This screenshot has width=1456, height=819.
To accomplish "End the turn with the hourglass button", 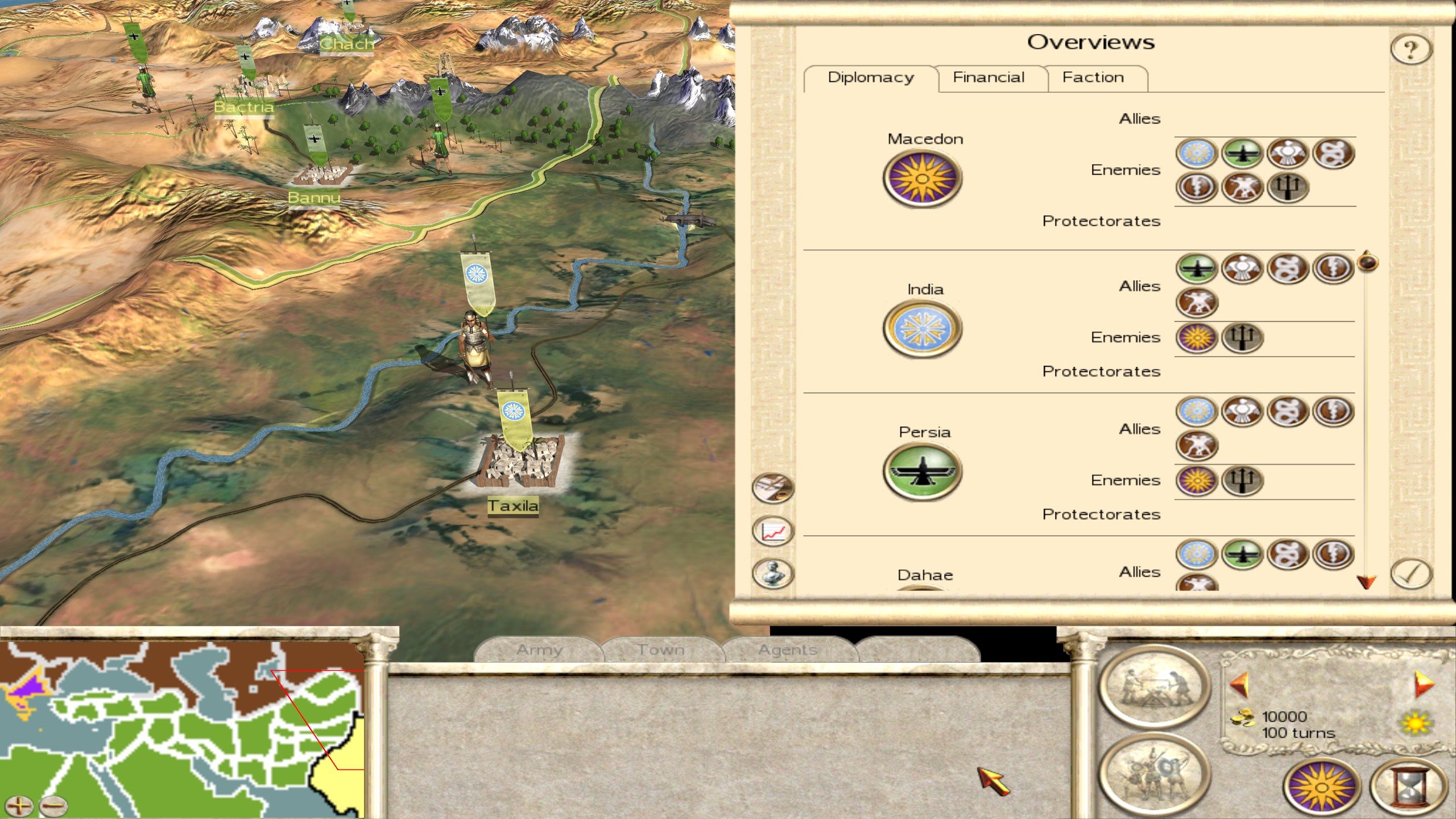I will (1408, 787).
